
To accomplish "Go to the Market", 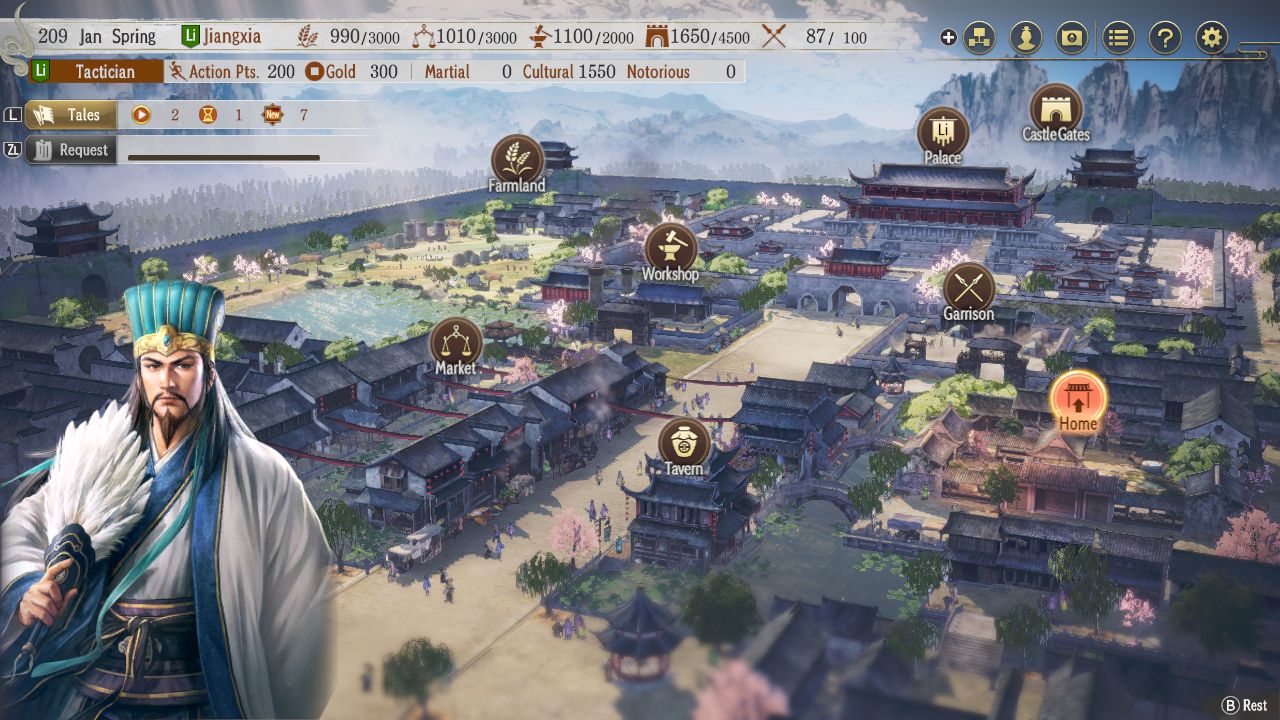I will click(x=455, y=343).
